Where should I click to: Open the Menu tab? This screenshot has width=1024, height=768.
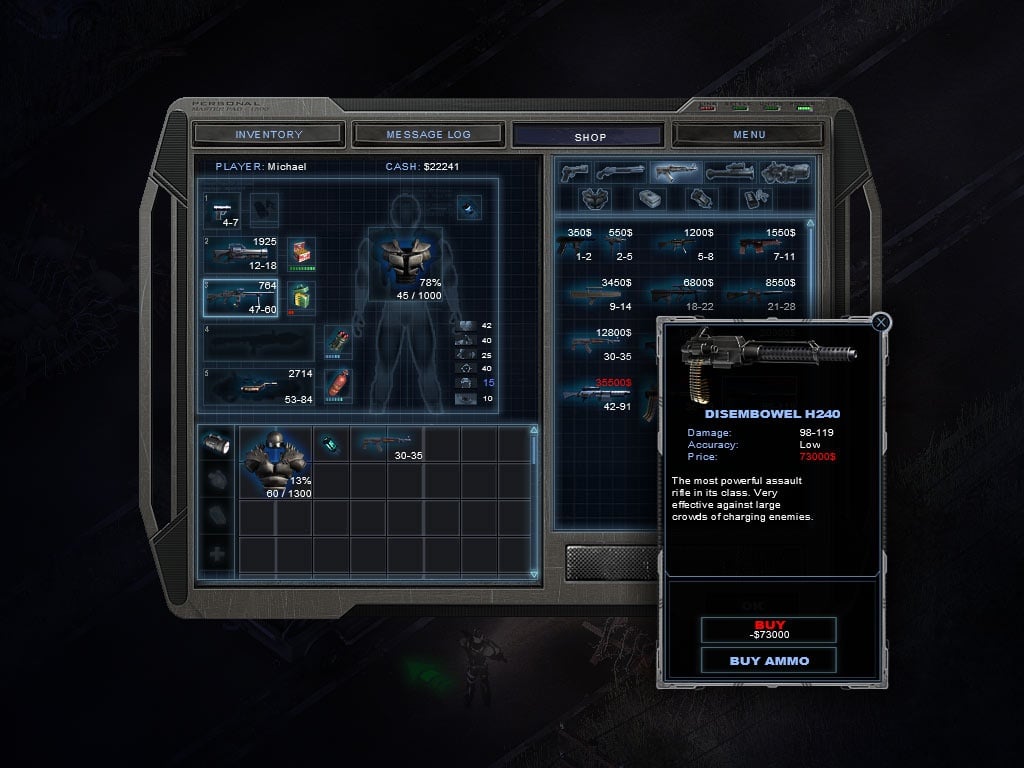click(x=749, y=134)
